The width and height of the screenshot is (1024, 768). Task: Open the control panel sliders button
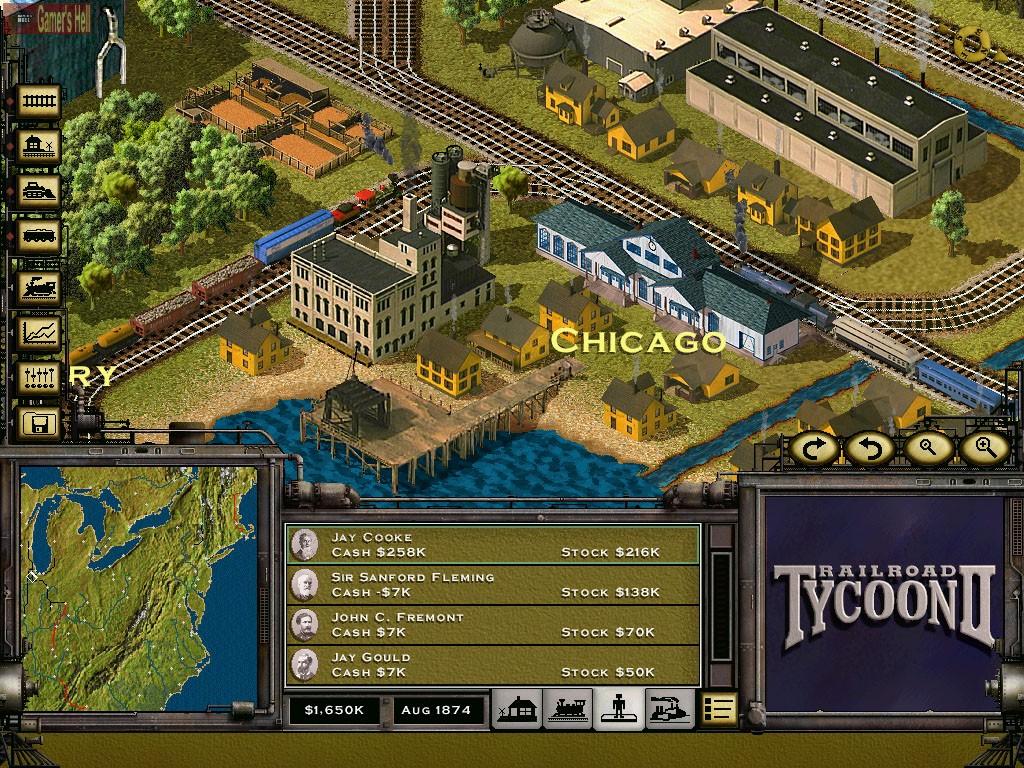[x=40, y=377]
